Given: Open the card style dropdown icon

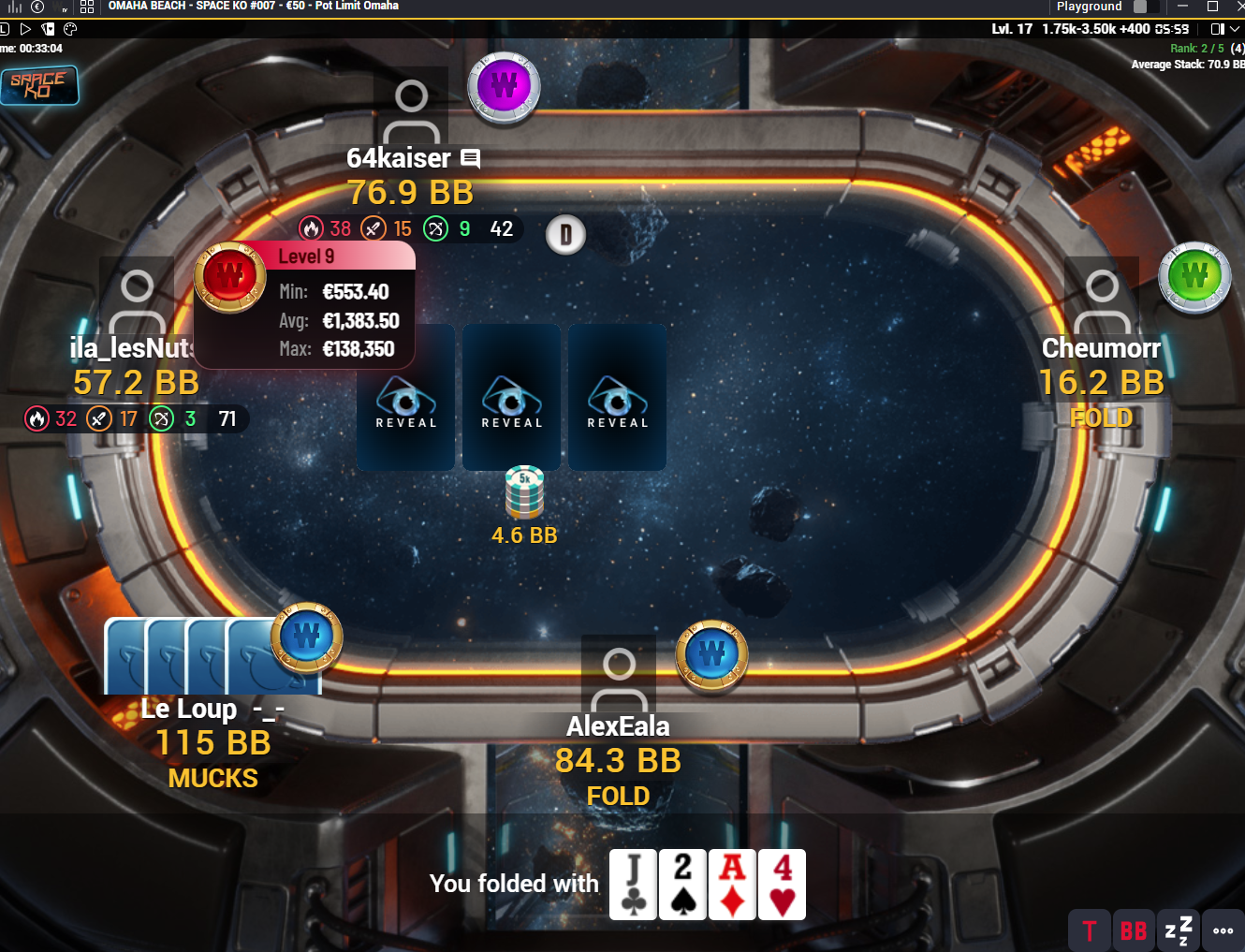Looking at the screenshot, I should click(49, 29).
